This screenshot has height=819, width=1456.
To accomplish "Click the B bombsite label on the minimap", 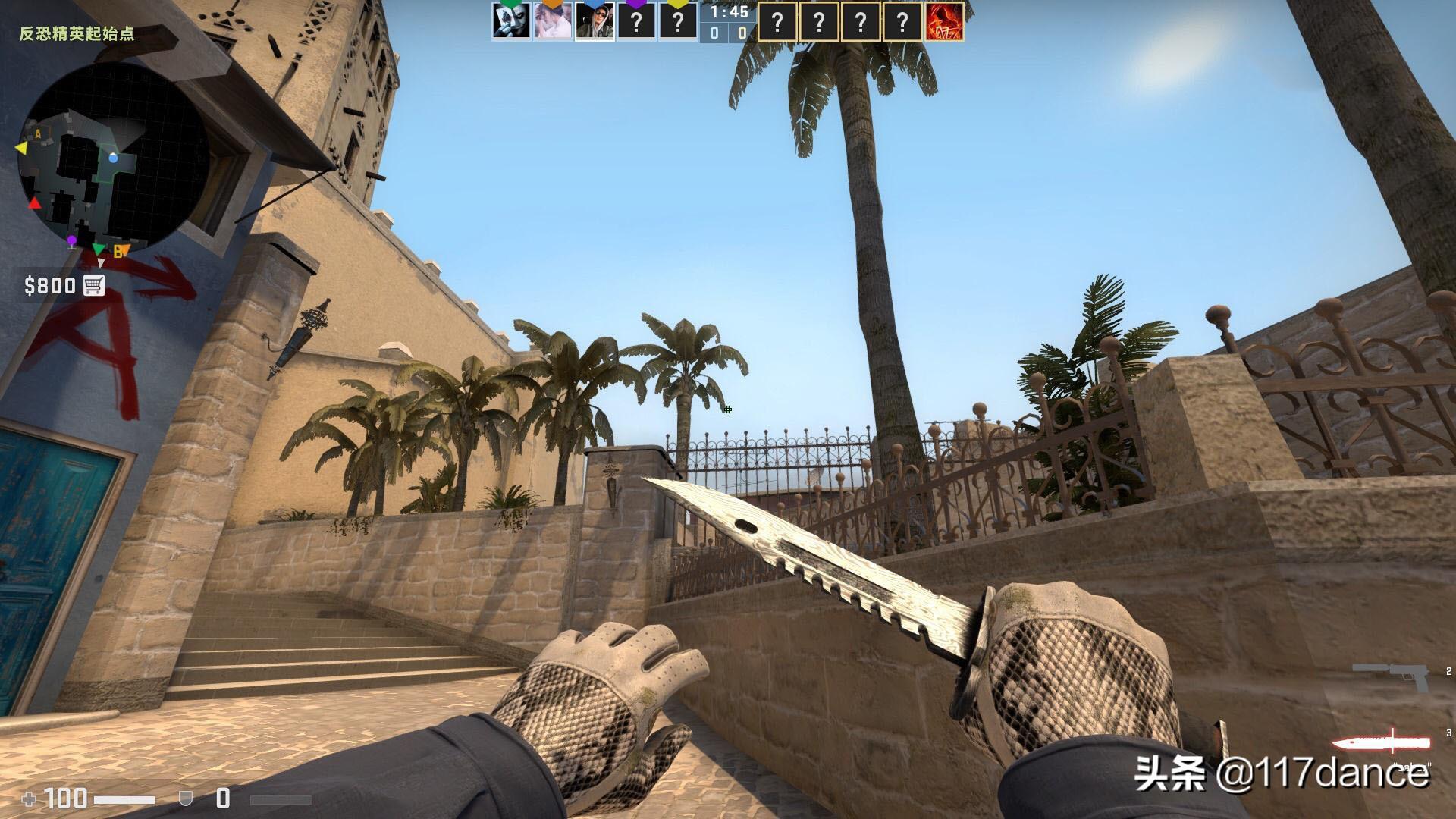I will pyautogui.click(x=118, y=250).
